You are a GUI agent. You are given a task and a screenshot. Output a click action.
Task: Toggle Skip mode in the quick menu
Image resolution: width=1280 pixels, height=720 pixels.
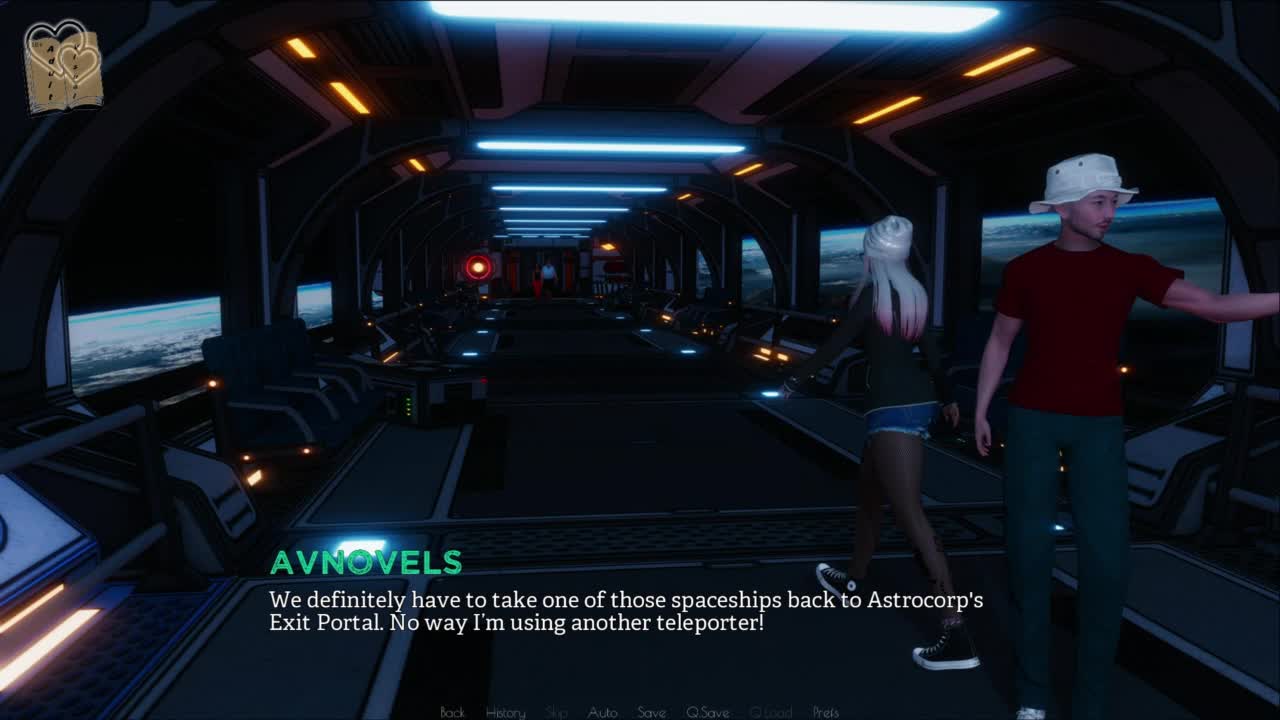(557, 712)
